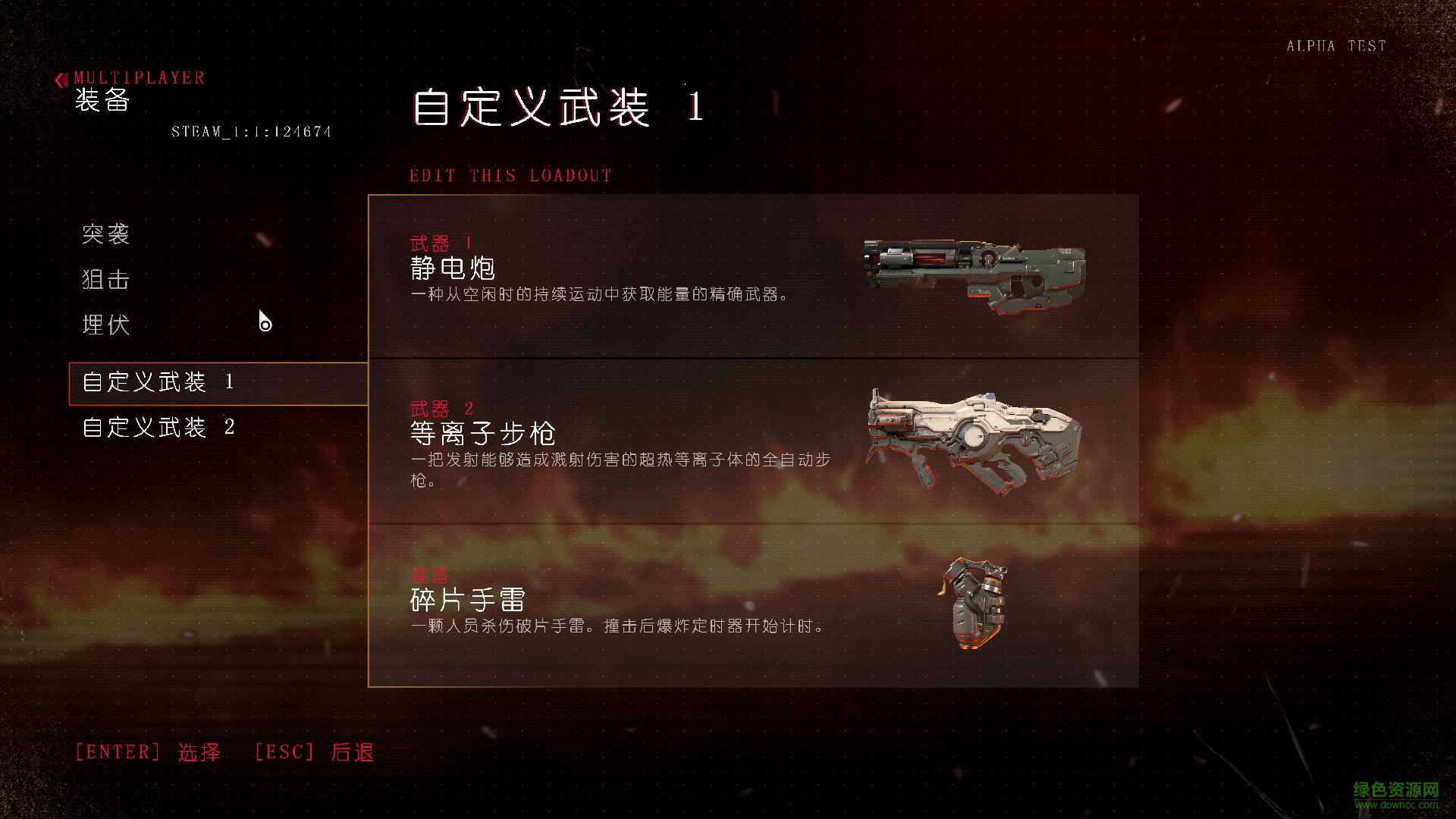Select the 狙击 loadout preset
This screenshot has height=819, width=1456.
(105, 280)
